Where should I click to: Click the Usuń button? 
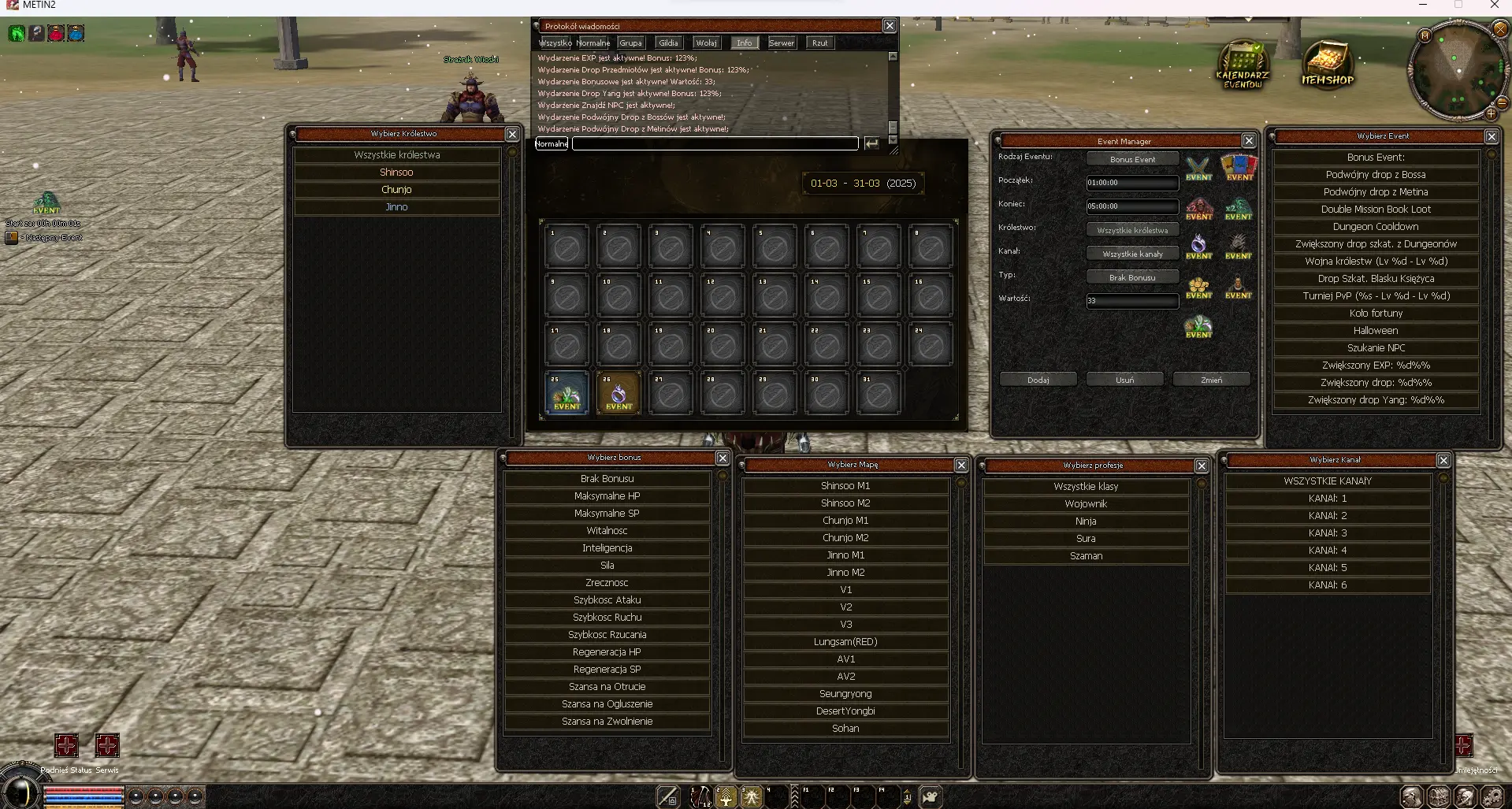1124,380
